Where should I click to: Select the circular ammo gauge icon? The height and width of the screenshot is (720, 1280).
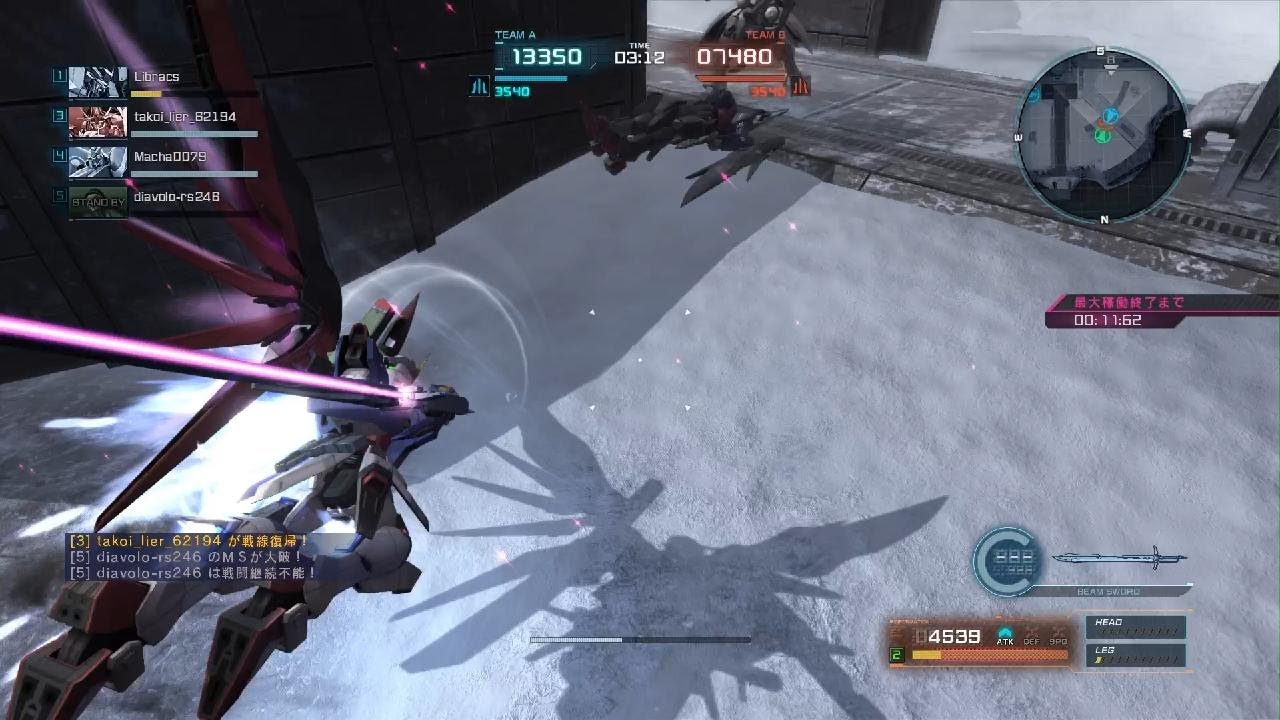(1007, 562)
